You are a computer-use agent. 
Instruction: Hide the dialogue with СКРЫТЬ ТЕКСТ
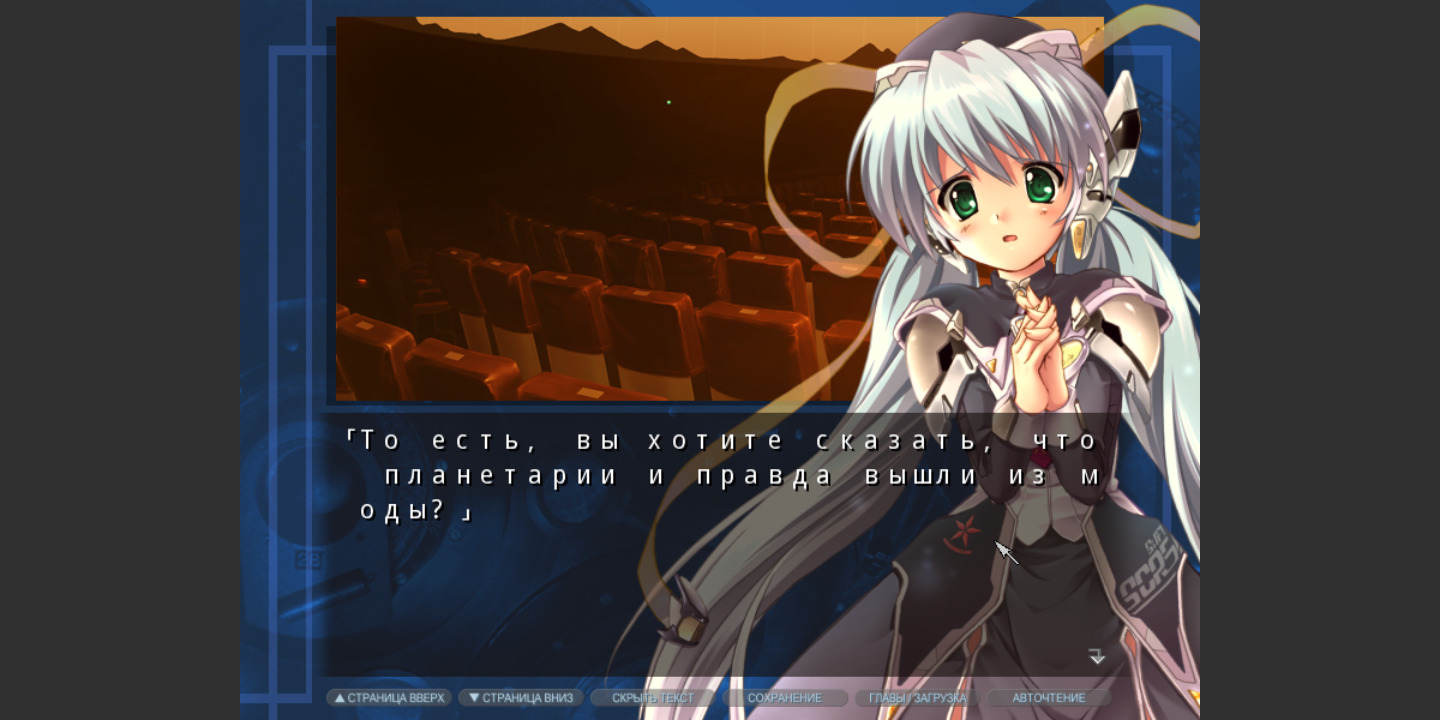(653, 698)
